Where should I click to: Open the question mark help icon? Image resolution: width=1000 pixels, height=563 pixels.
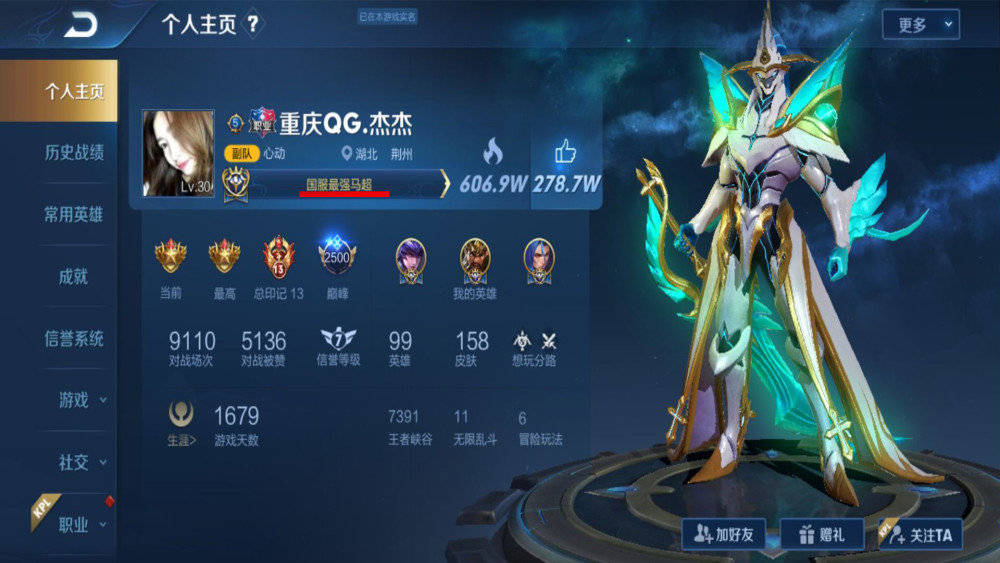click(x=253, y=25)
